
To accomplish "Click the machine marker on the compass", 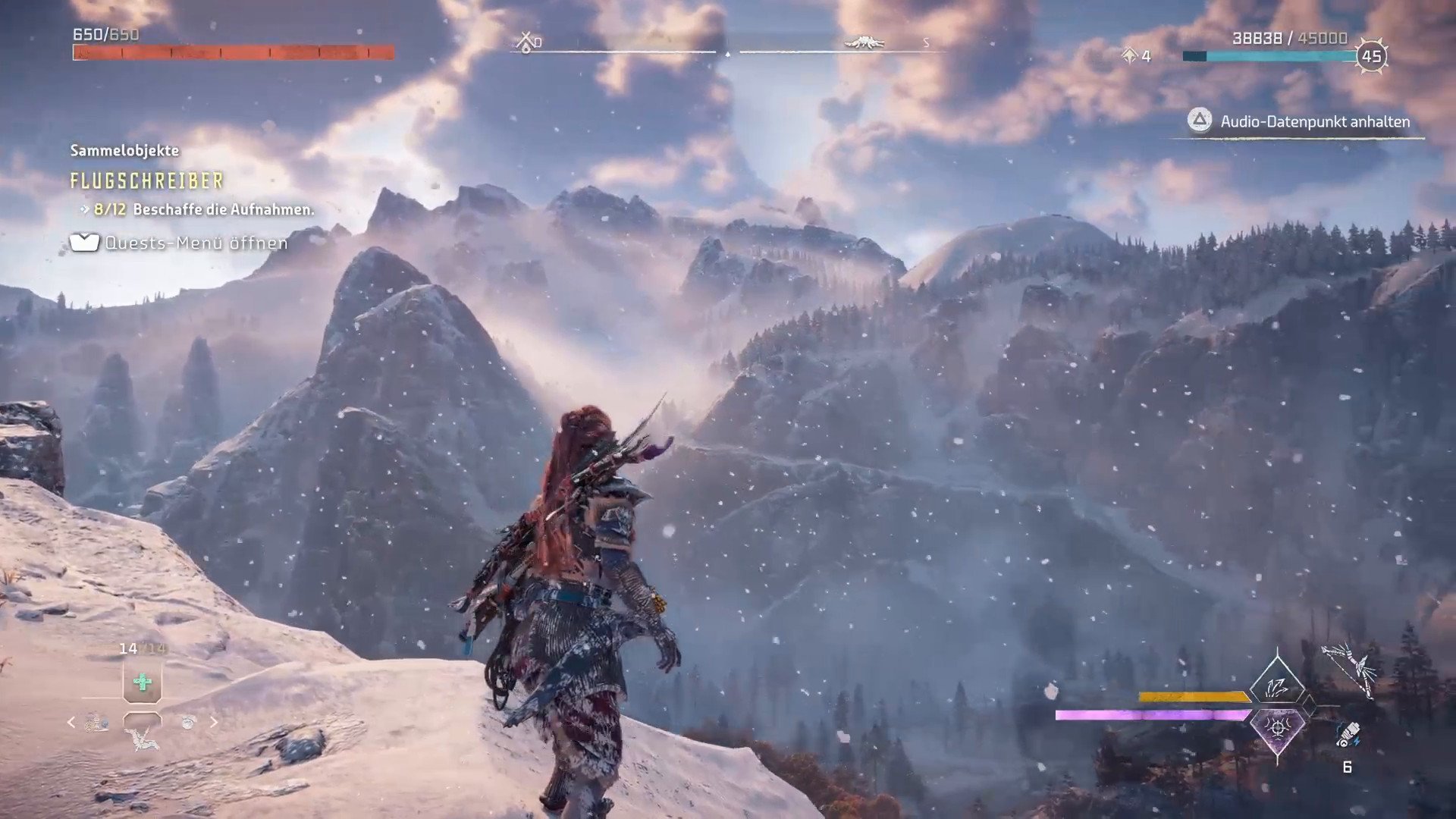I will pos(863,42).
